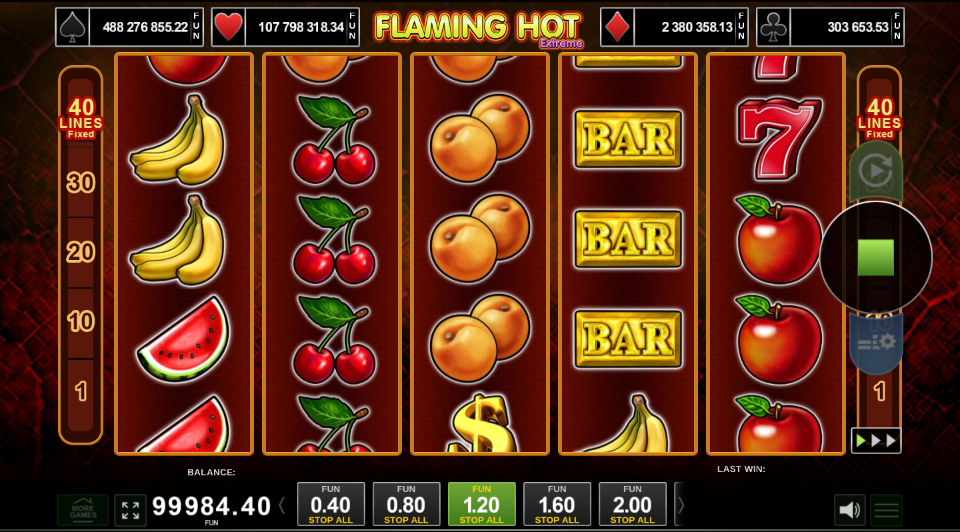Open the bet settings gear button
Viewport: 960px width, 532px height.
(x=876, y=343)
